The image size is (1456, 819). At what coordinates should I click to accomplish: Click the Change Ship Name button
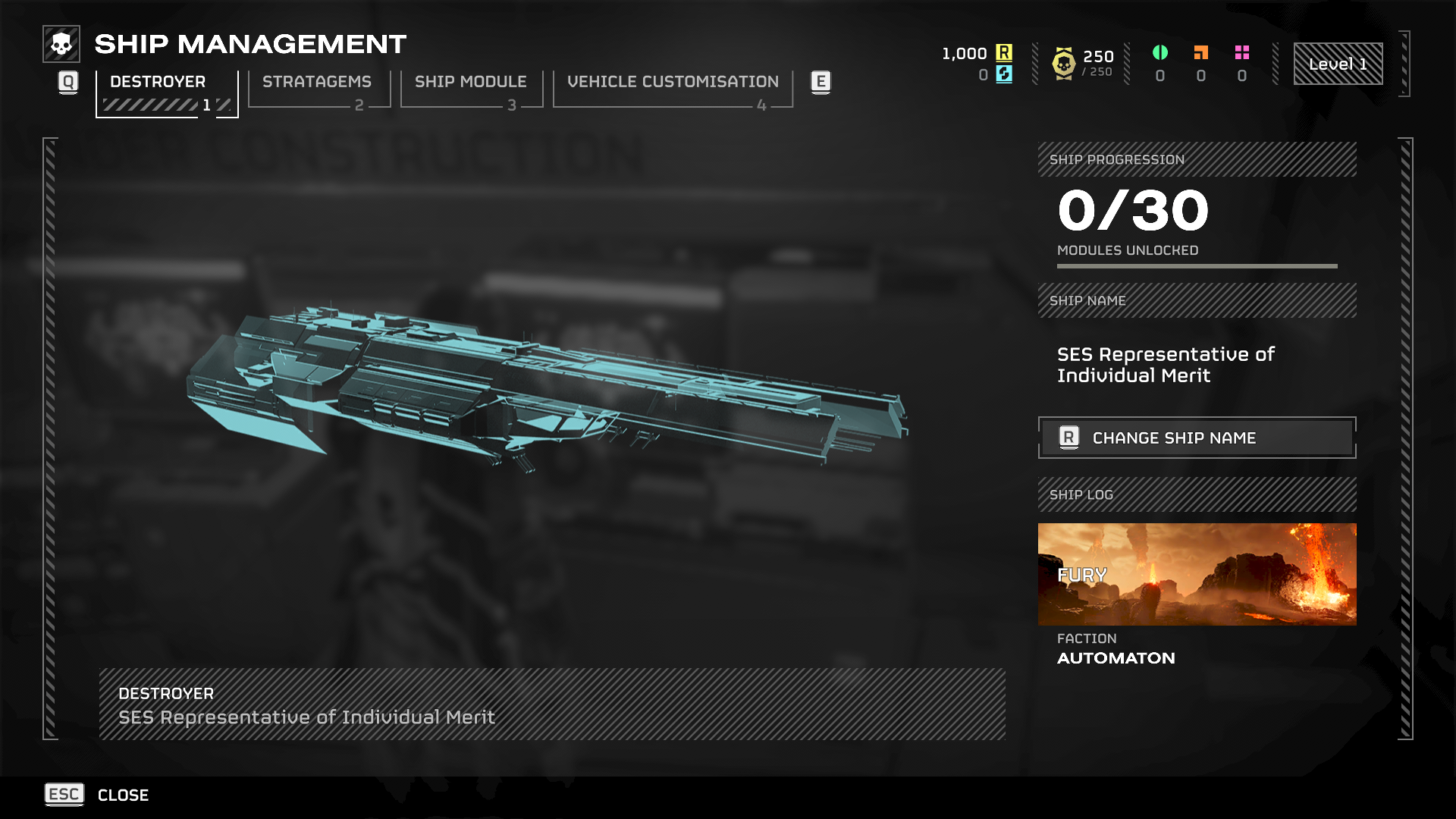(1197, 438)
